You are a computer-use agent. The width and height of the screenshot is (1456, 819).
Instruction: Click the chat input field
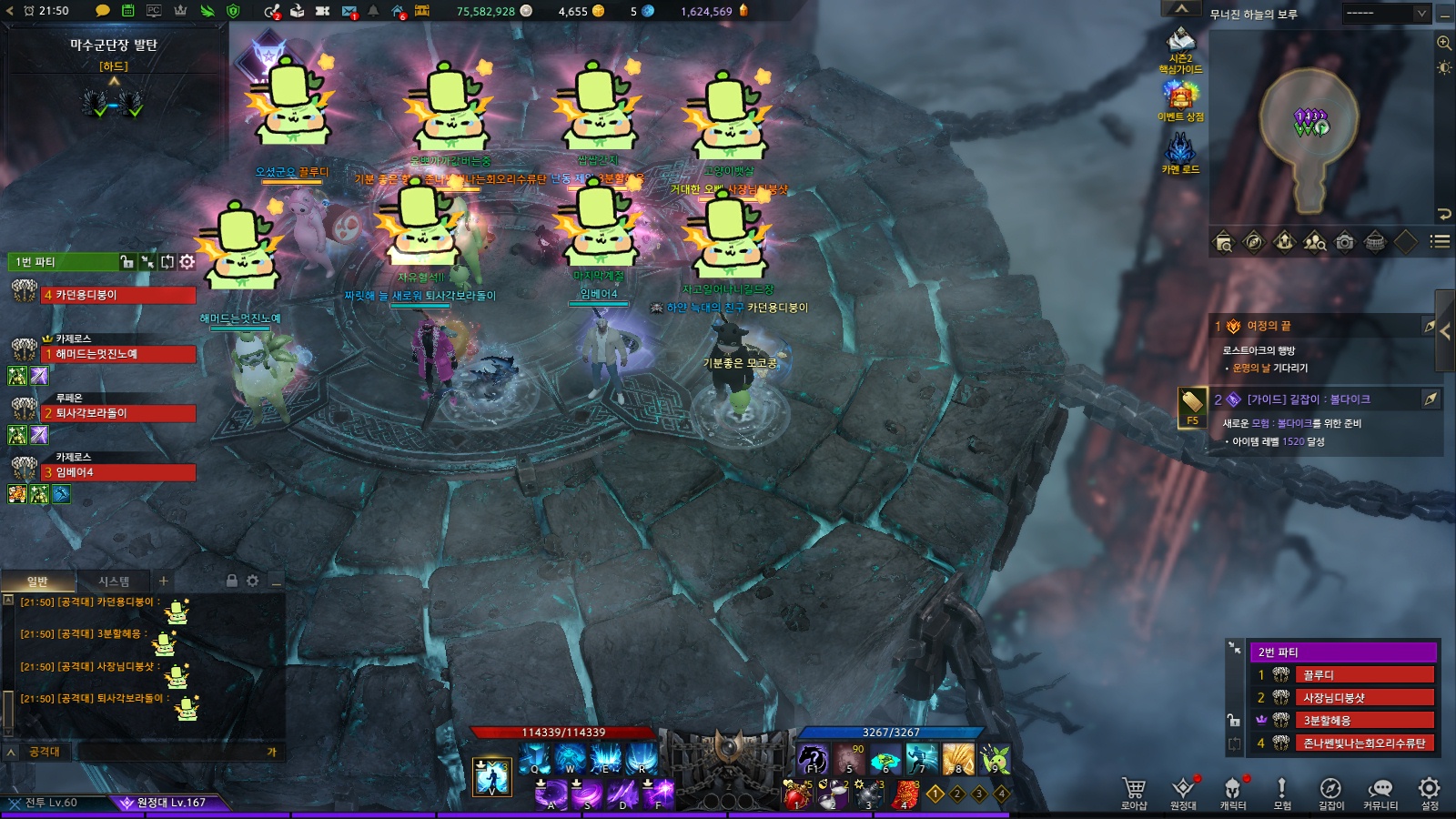point(173,752)
